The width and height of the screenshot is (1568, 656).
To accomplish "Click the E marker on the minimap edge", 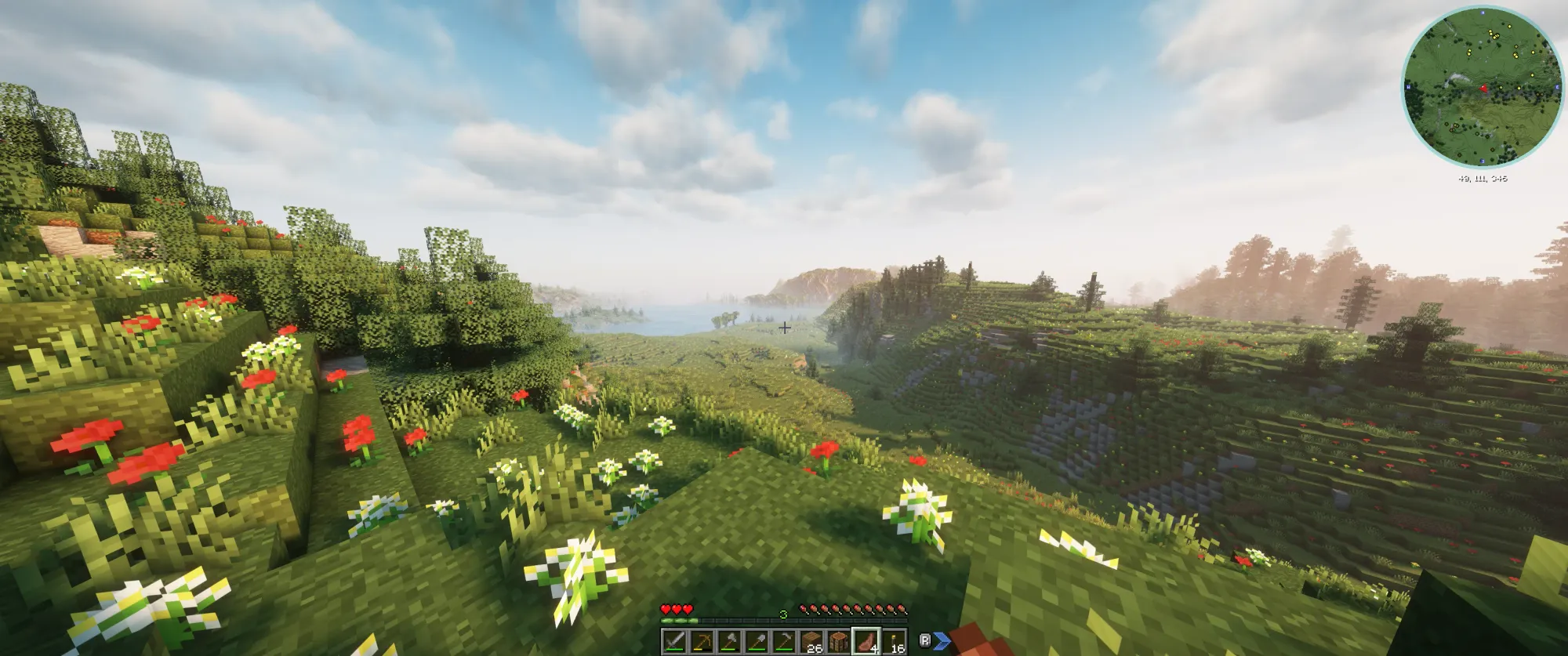I will (1557, 86).
